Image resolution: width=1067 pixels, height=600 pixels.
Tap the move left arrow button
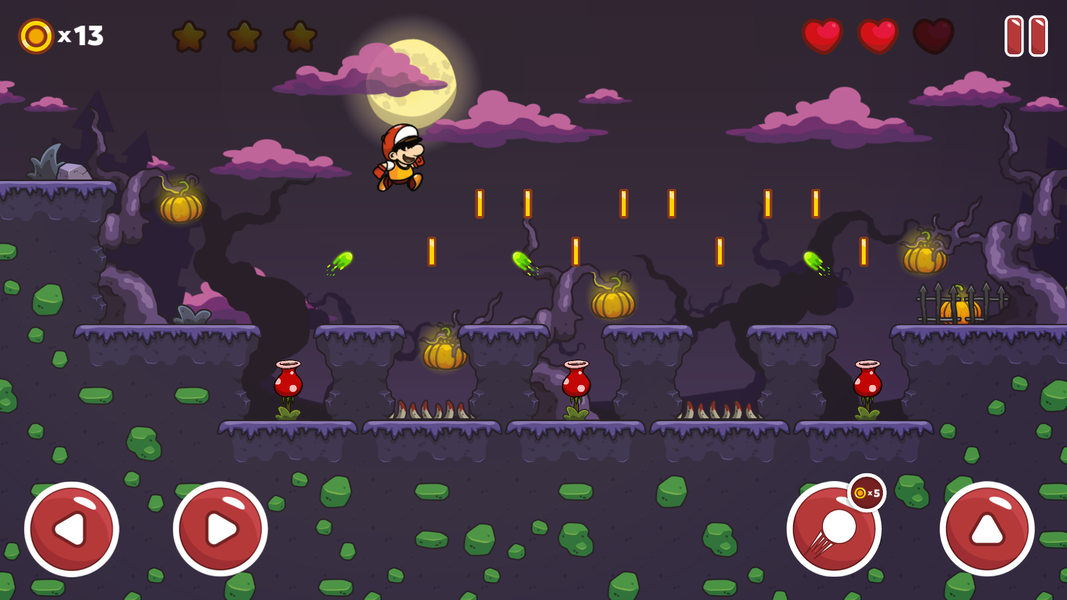coord(71,529)
